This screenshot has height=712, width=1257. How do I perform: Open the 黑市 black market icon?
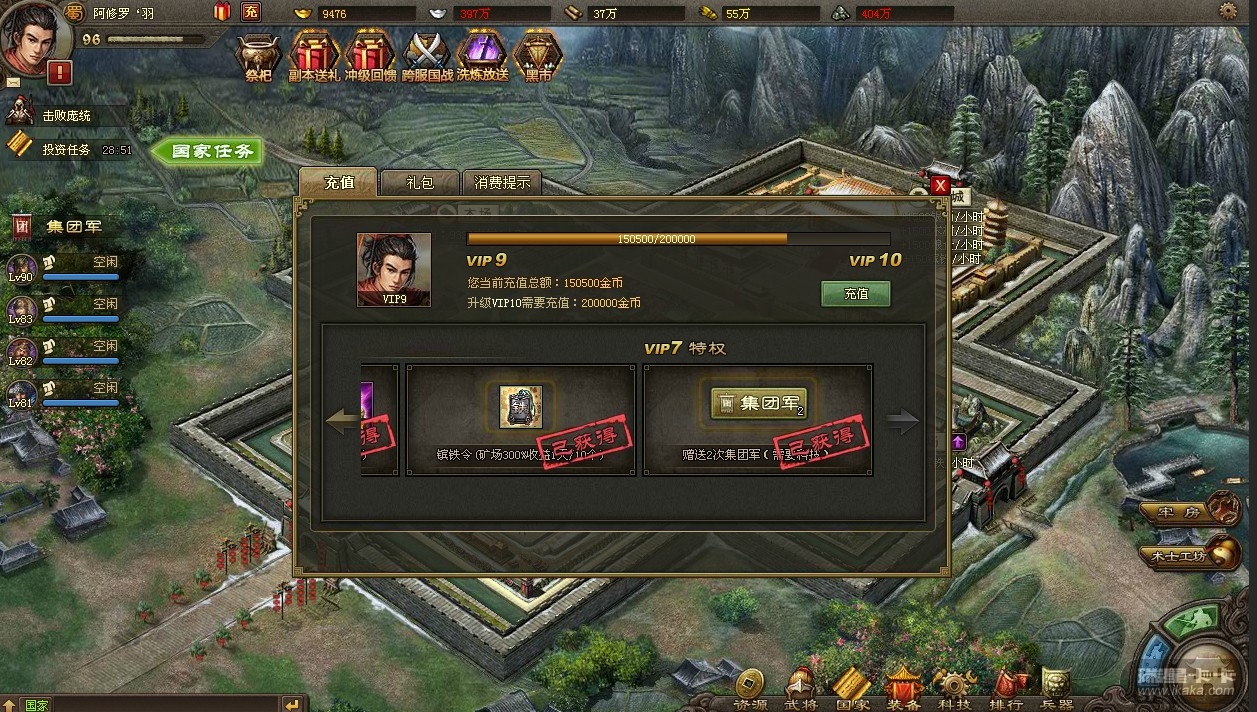point(537,56)
